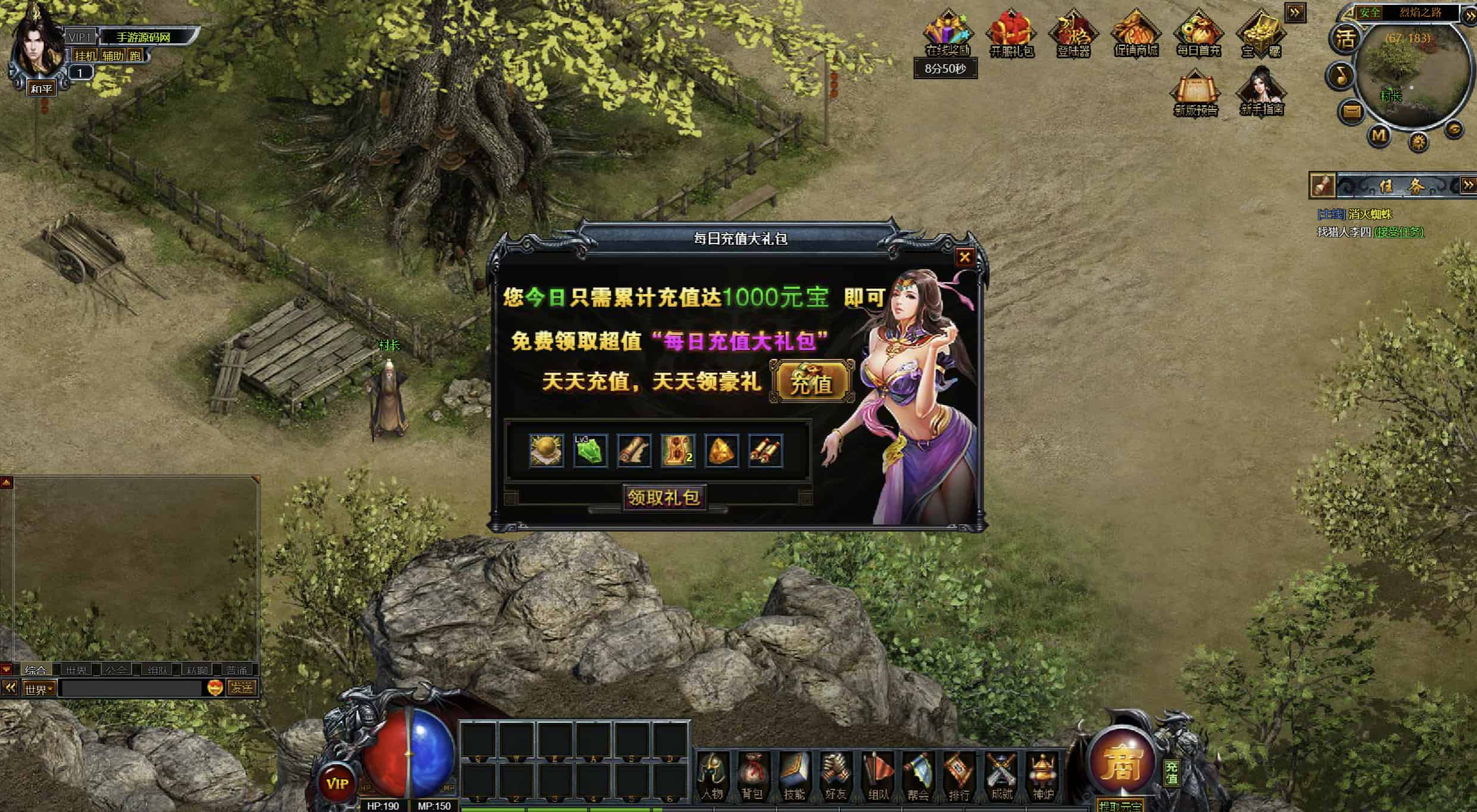Open the 世界 chat channel dropdown
The height and width of the screenshot is (812, 1477).
point(39,689)
